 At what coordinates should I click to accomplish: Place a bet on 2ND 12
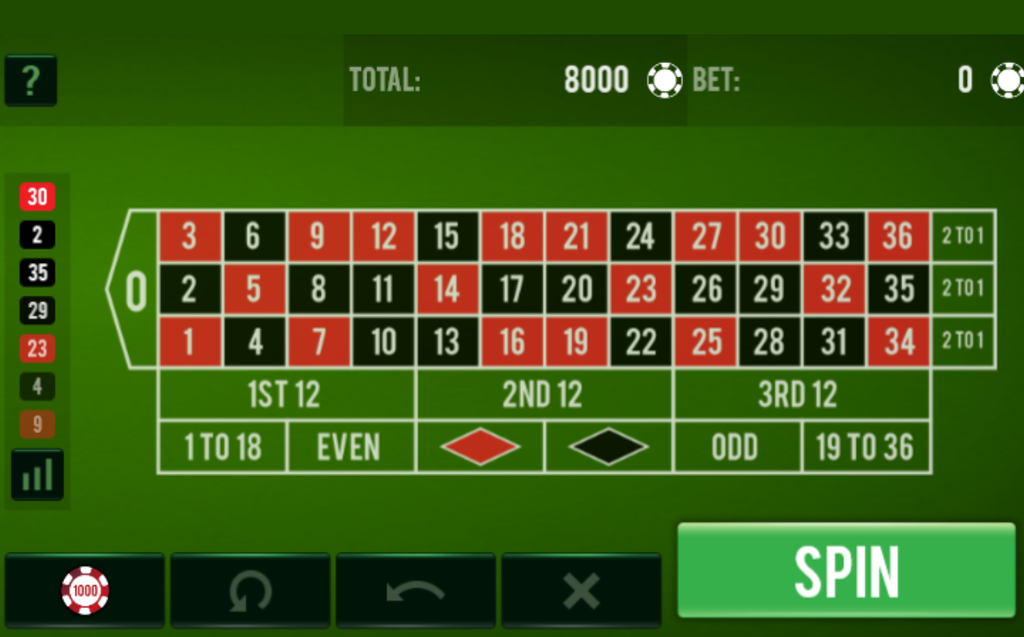tap(544, 394)
